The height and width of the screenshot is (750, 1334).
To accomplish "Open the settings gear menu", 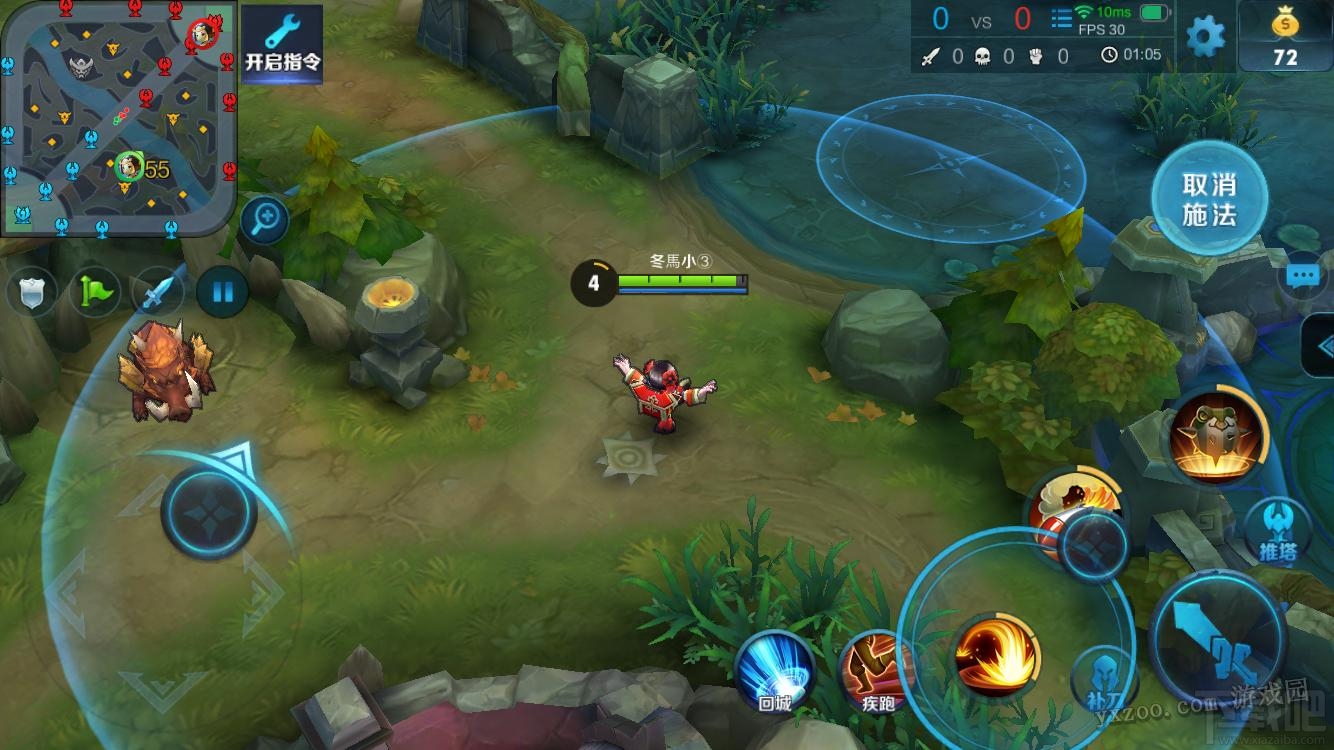I will coord(1205,37).
